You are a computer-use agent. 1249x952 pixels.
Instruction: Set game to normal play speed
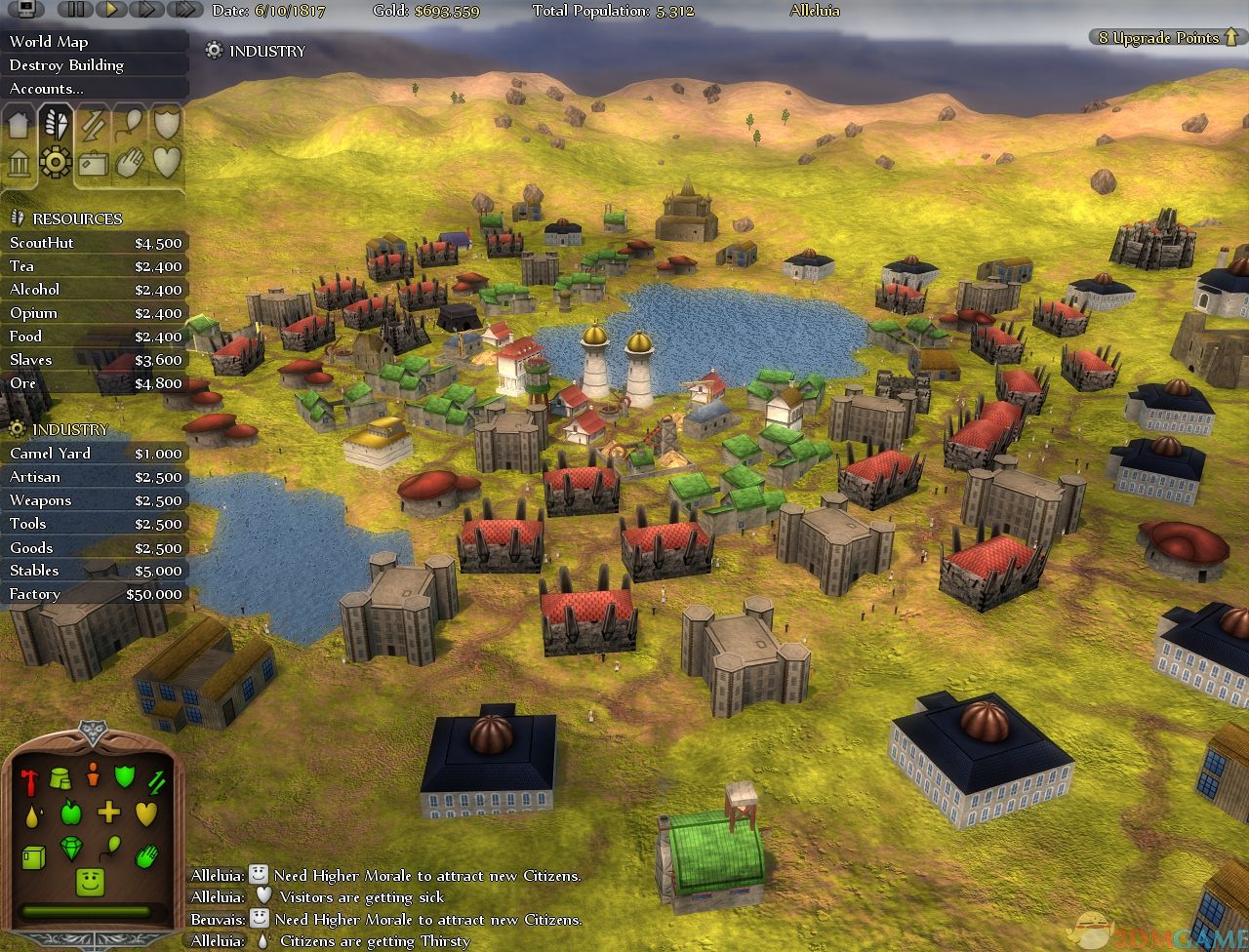pos(111,11)
